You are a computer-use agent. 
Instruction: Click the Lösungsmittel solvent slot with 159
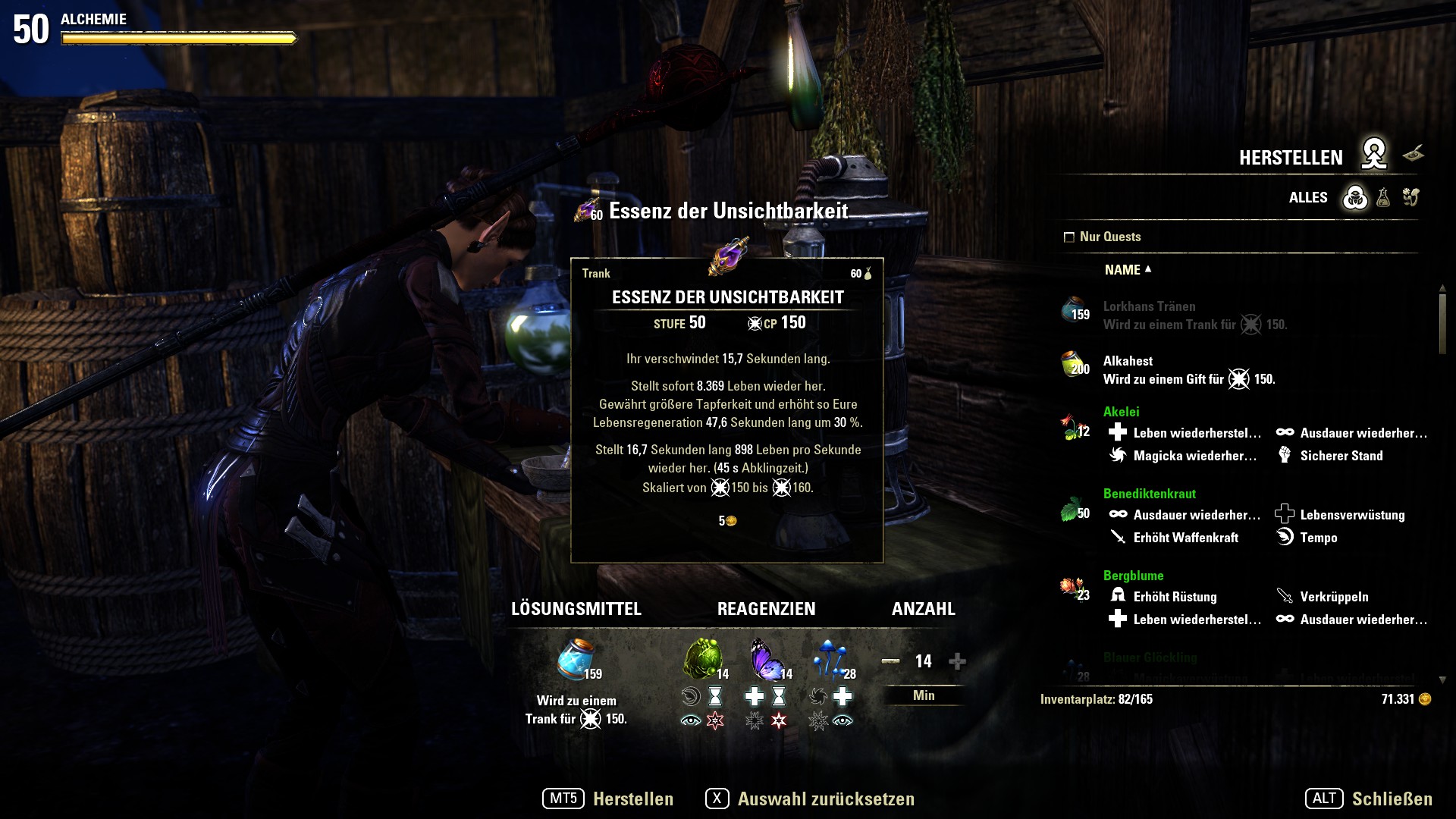click(x=576, y=659)
